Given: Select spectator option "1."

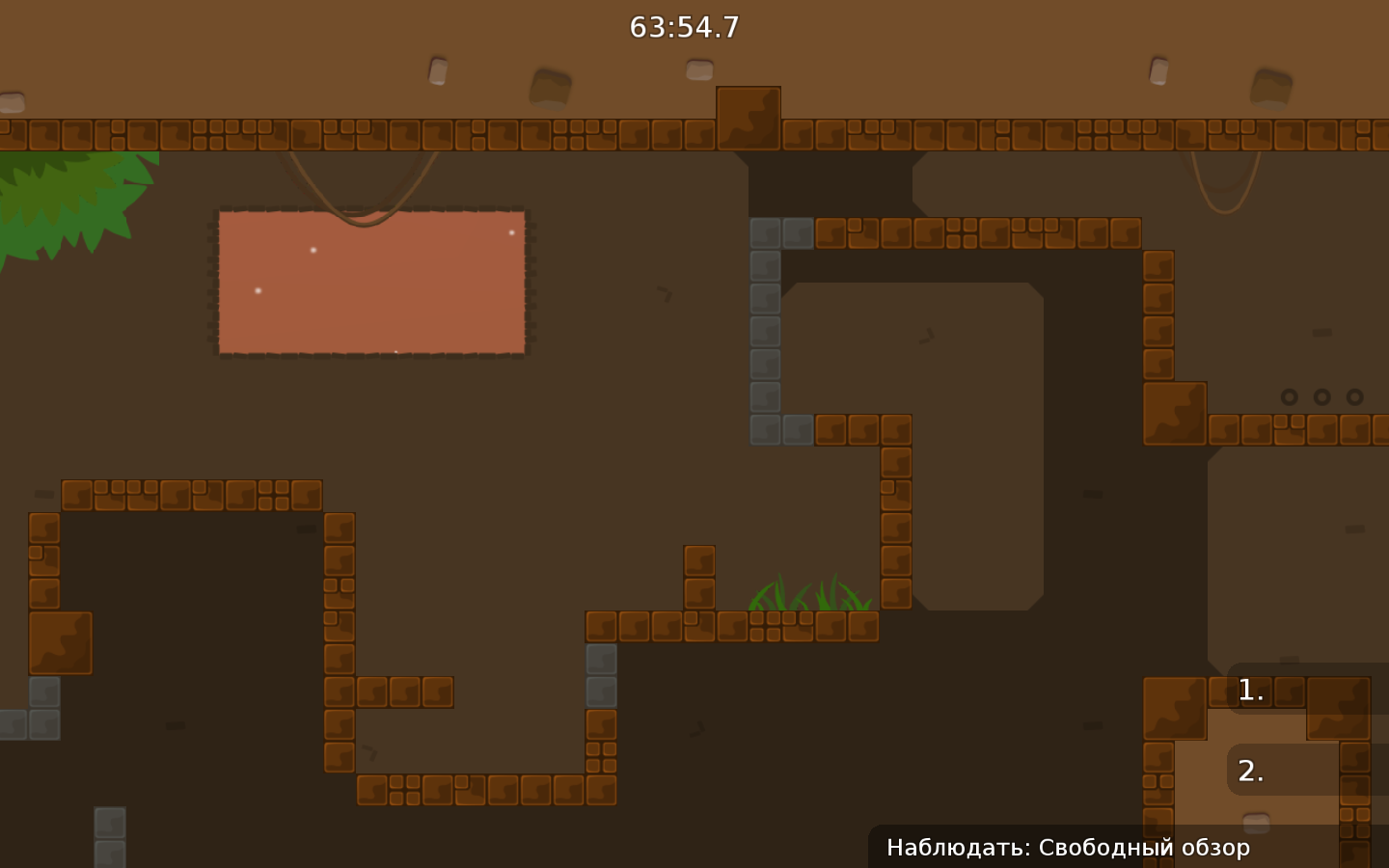Looking at the screenshot, I should (x=1249, y=690).
